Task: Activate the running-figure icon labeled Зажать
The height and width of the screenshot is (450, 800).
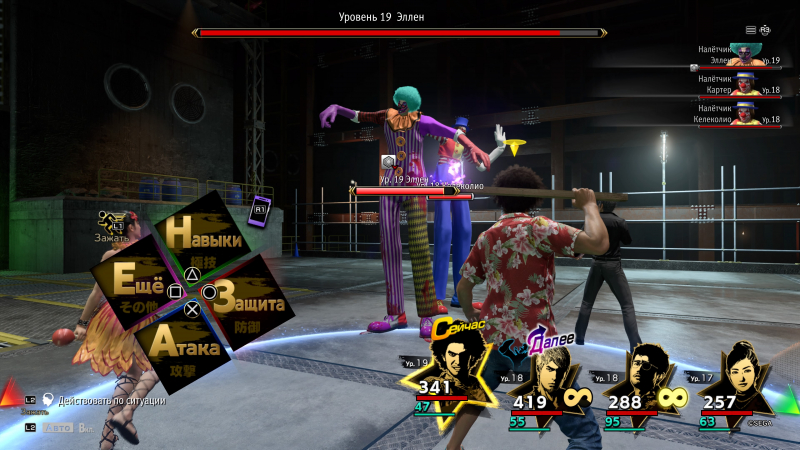Action: pos(108,222)
